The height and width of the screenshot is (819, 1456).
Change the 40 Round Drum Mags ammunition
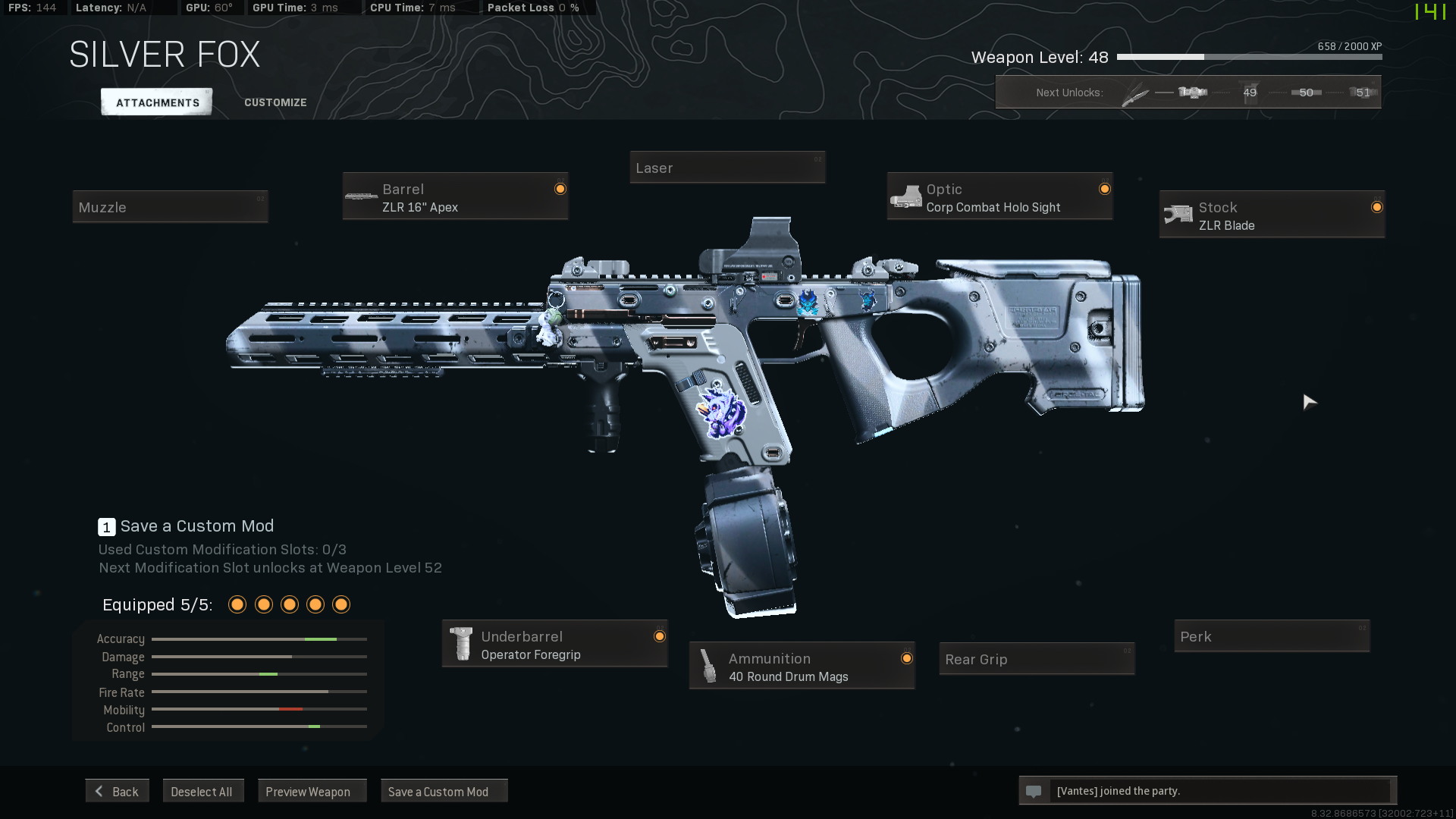(x=802, y=667)
